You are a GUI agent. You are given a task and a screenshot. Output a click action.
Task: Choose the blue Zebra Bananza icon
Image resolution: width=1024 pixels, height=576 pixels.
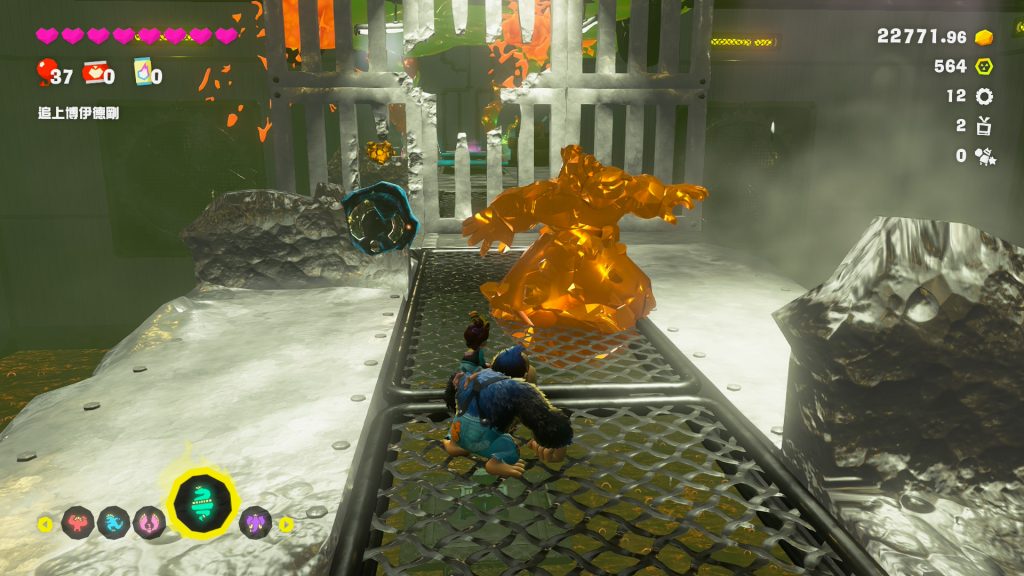[x=112, y=522]
